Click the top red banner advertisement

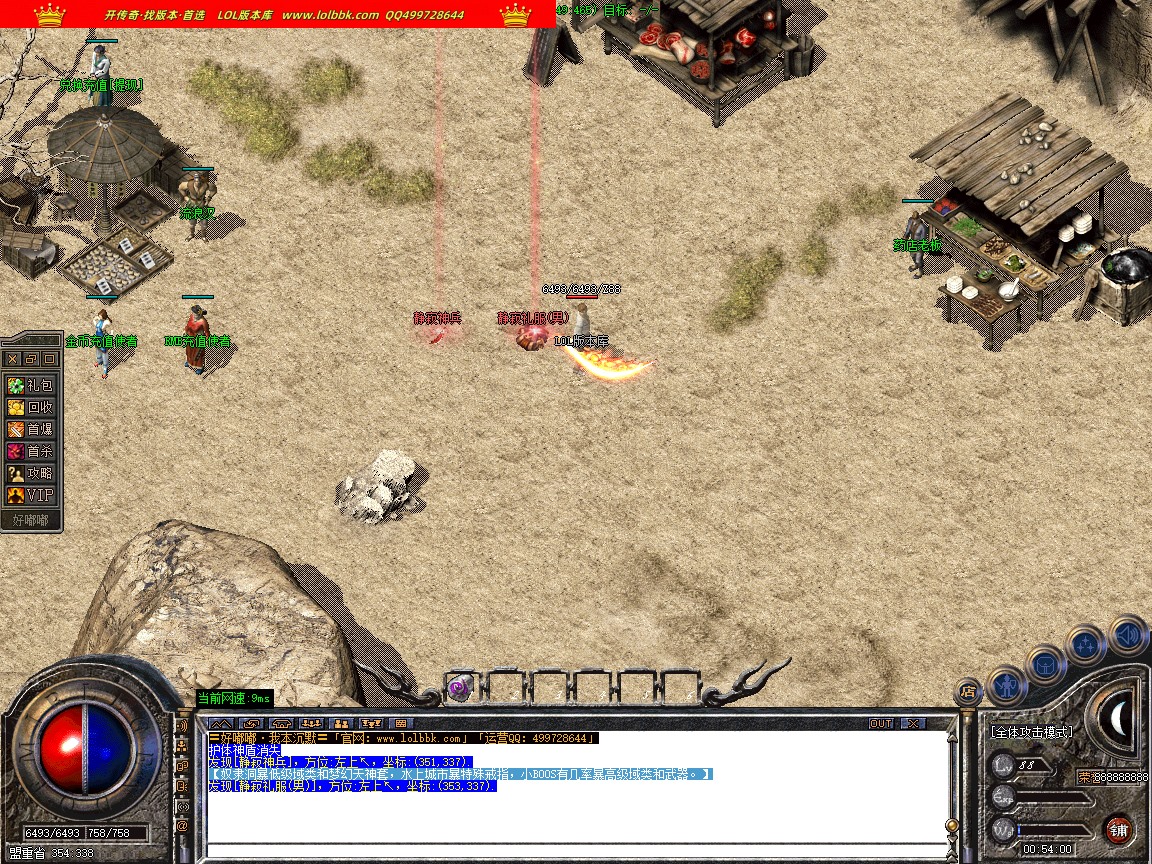click(x=278, y=14)
